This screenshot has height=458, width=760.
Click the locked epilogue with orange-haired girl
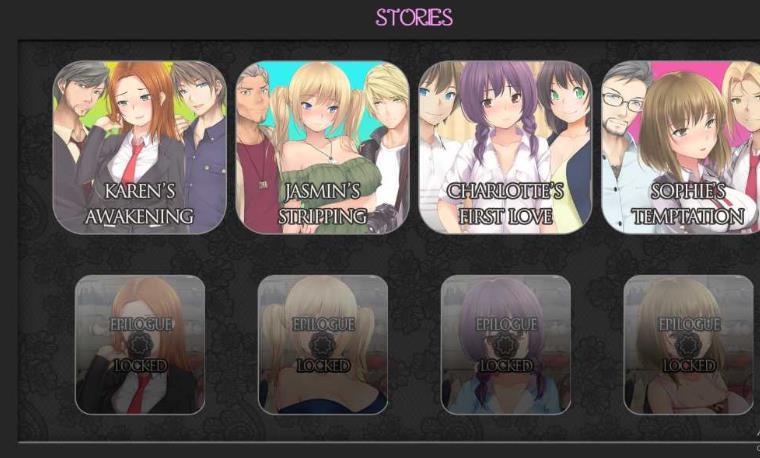(x=140, y=344)
